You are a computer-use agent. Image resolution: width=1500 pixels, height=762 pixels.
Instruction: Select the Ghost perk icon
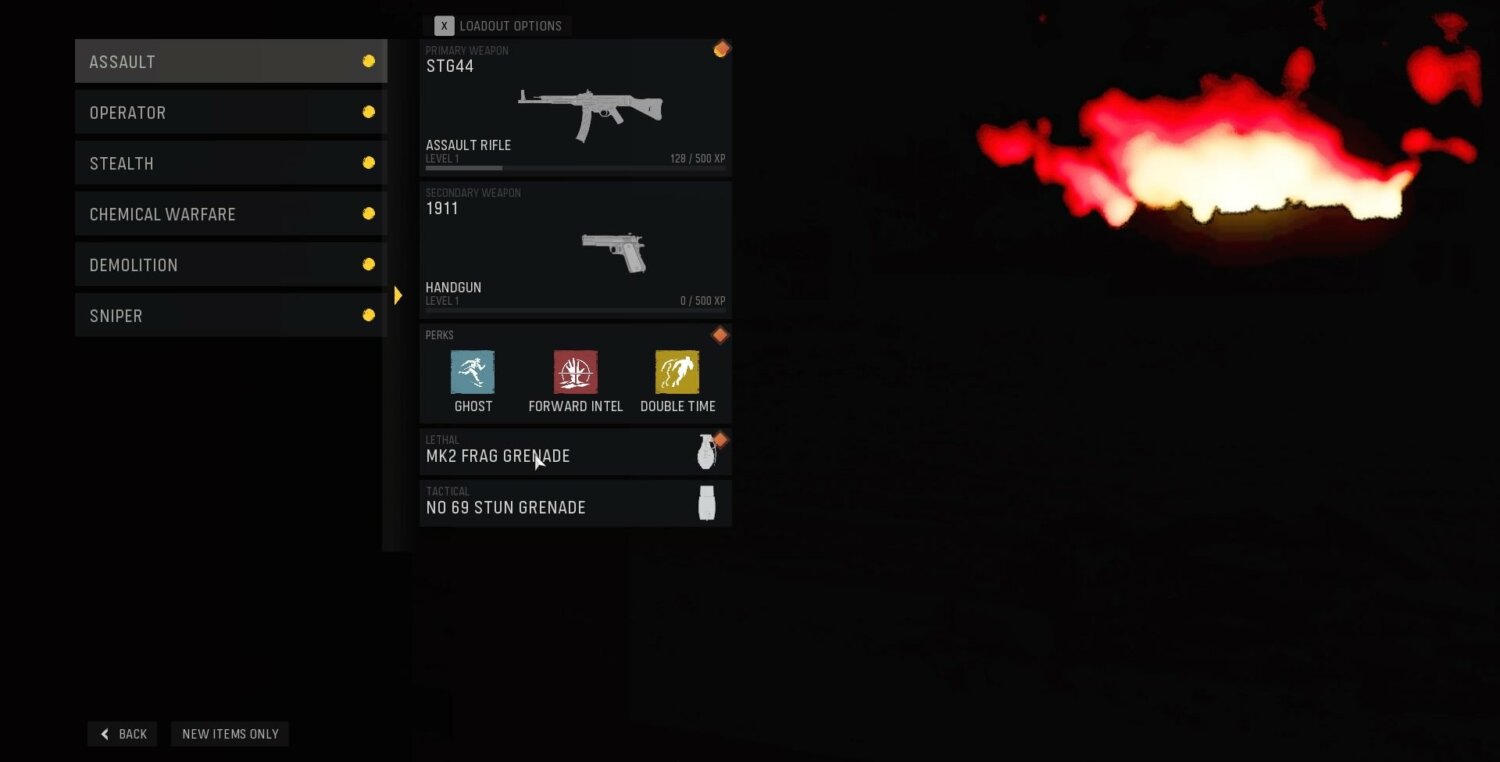tap(472, 370)
